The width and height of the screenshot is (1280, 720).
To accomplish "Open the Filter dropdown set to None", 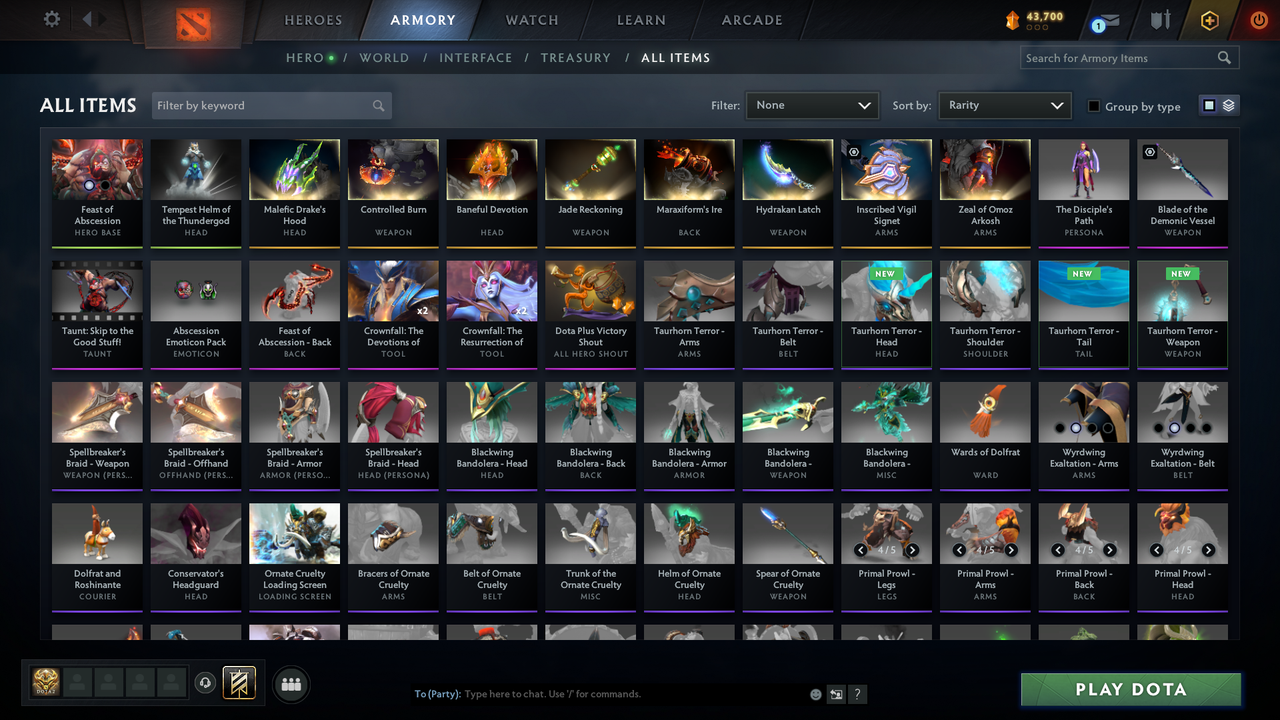I will 811,104.
